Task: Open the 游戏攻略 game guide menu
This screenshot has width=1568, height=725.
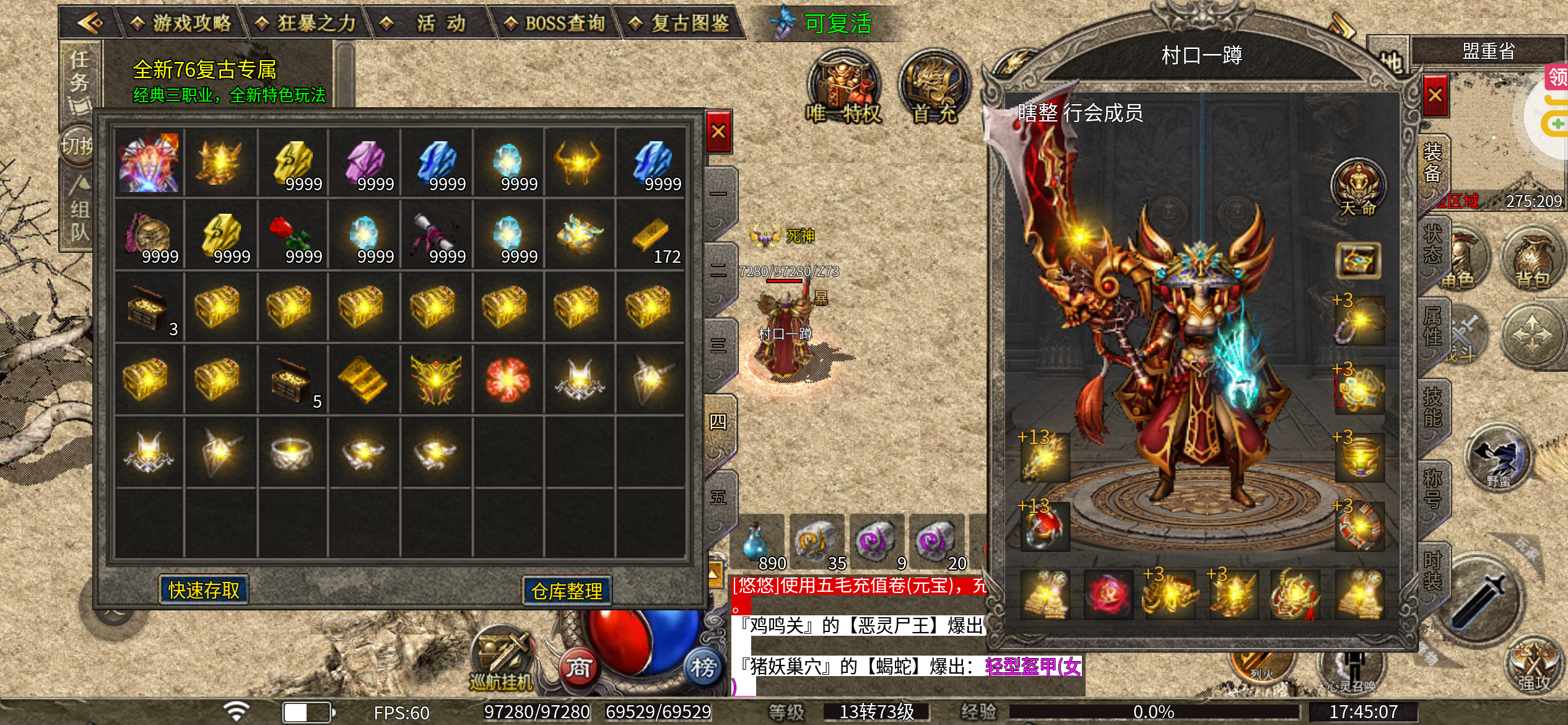Action: 181,24
